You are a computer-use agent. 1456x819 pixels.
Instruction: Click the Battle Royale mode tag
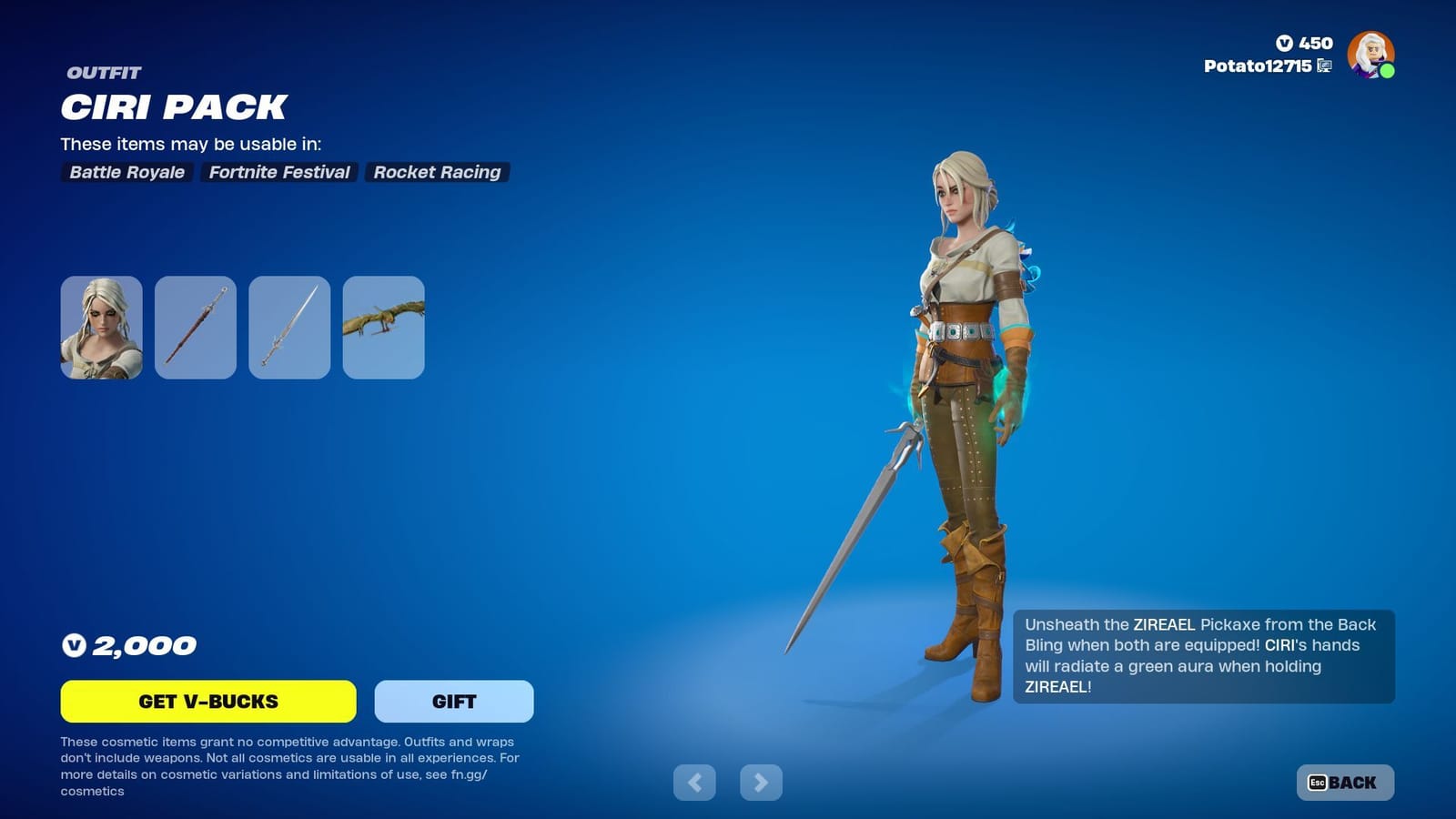126,172
